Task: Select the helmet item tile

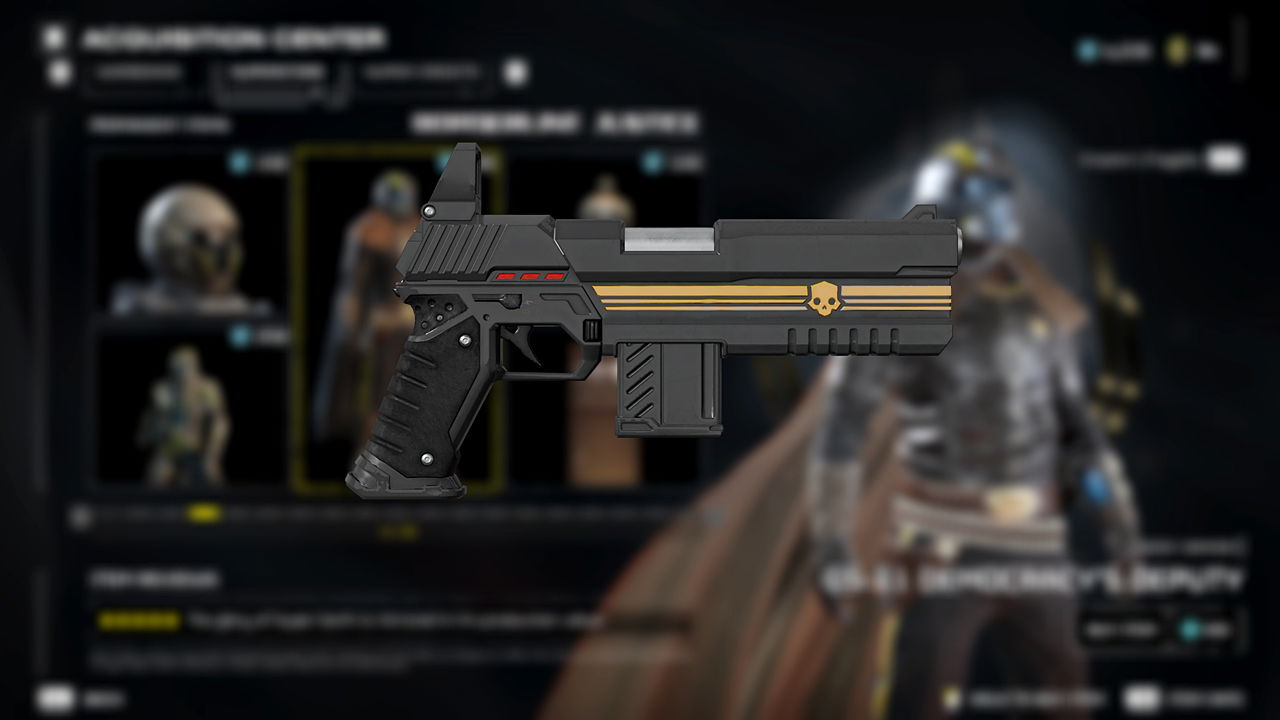Action: [190, 235]
